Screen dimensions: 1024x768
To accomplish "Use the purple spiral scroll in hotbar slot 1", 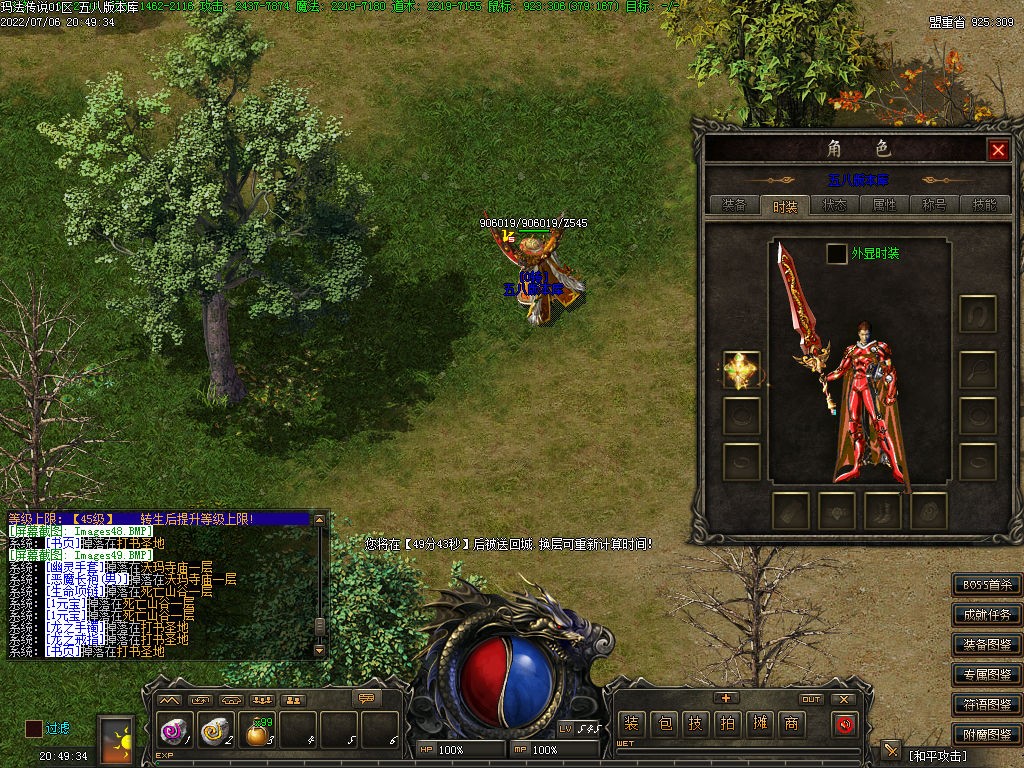I will pos(174,733).
